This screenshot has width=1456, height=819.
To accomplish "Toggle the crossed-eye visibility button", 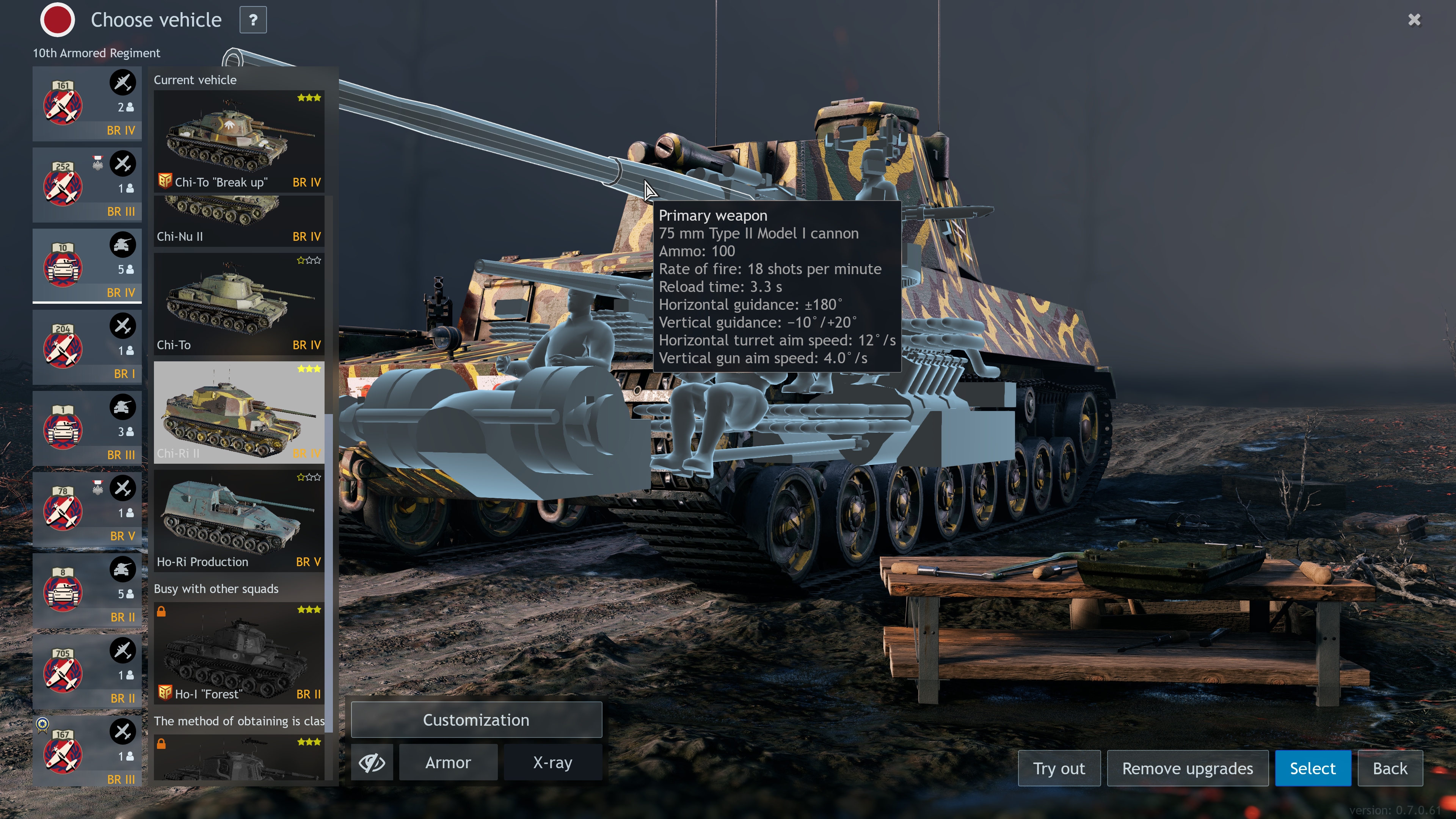I will click(x=372, y=763).
